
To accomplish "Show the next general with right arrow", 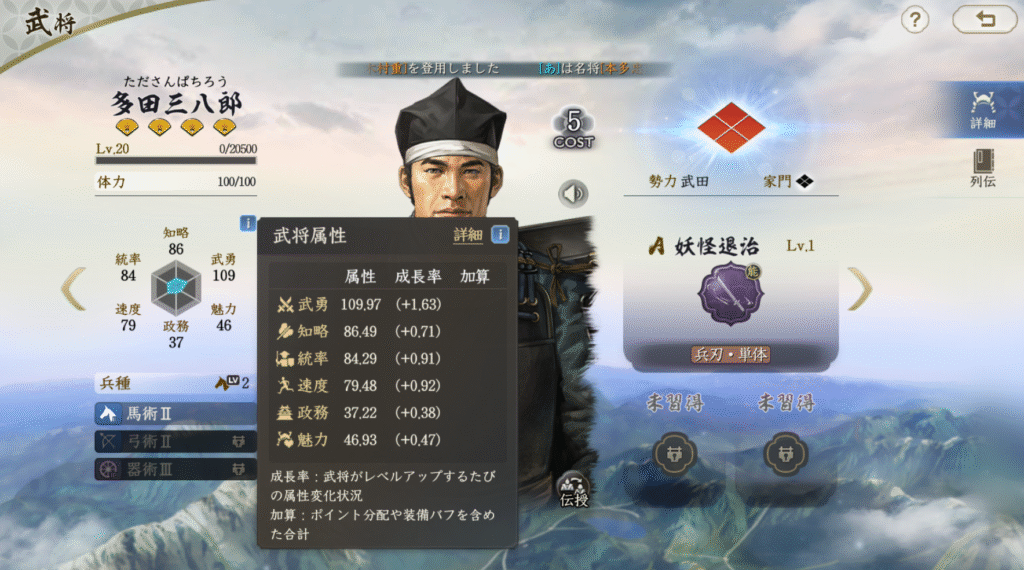I will pos(860,288).
